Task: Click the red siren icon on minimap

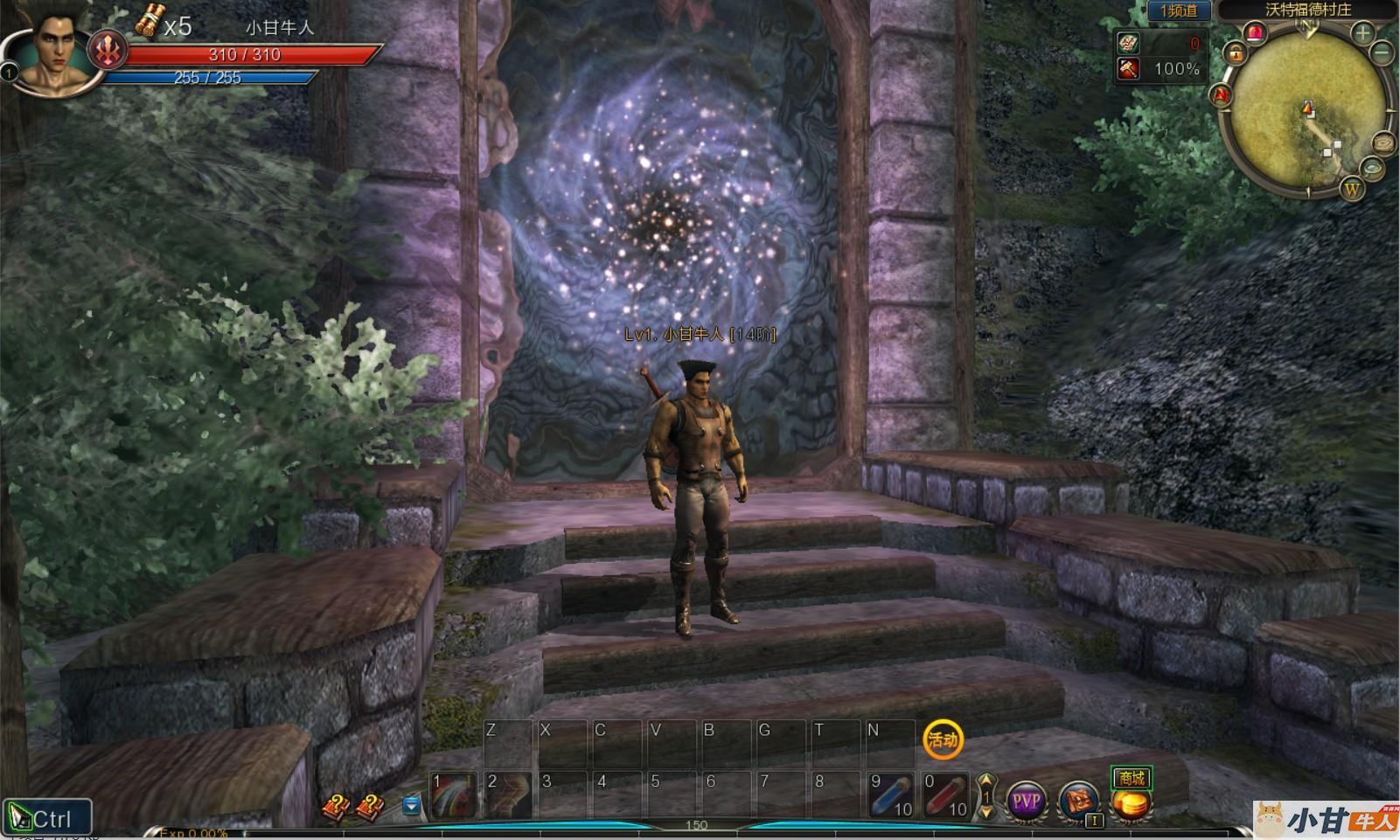Action: (x=1256, y=33)
